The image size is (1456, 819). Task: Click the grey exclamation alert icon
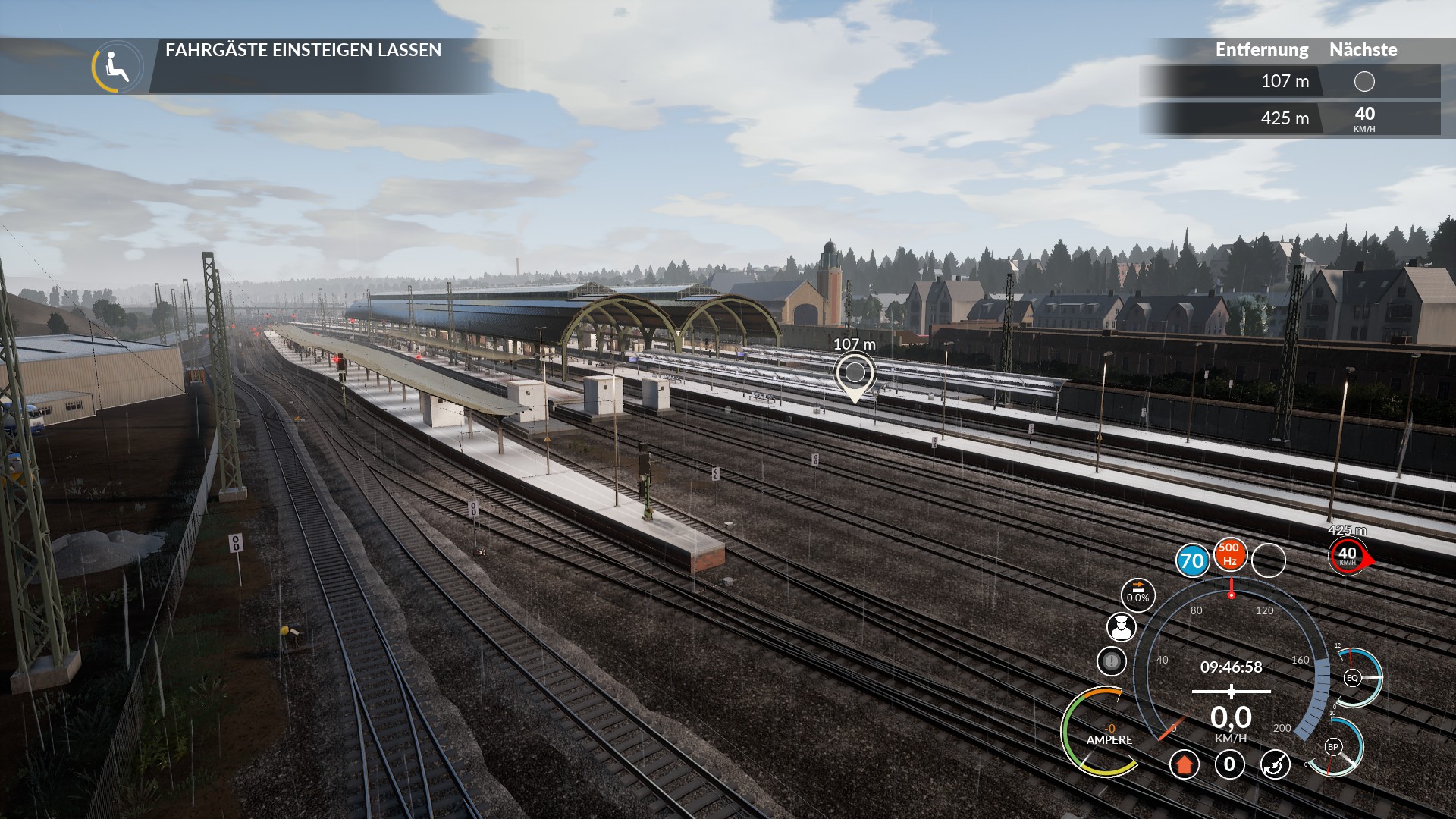(1112, 661)
